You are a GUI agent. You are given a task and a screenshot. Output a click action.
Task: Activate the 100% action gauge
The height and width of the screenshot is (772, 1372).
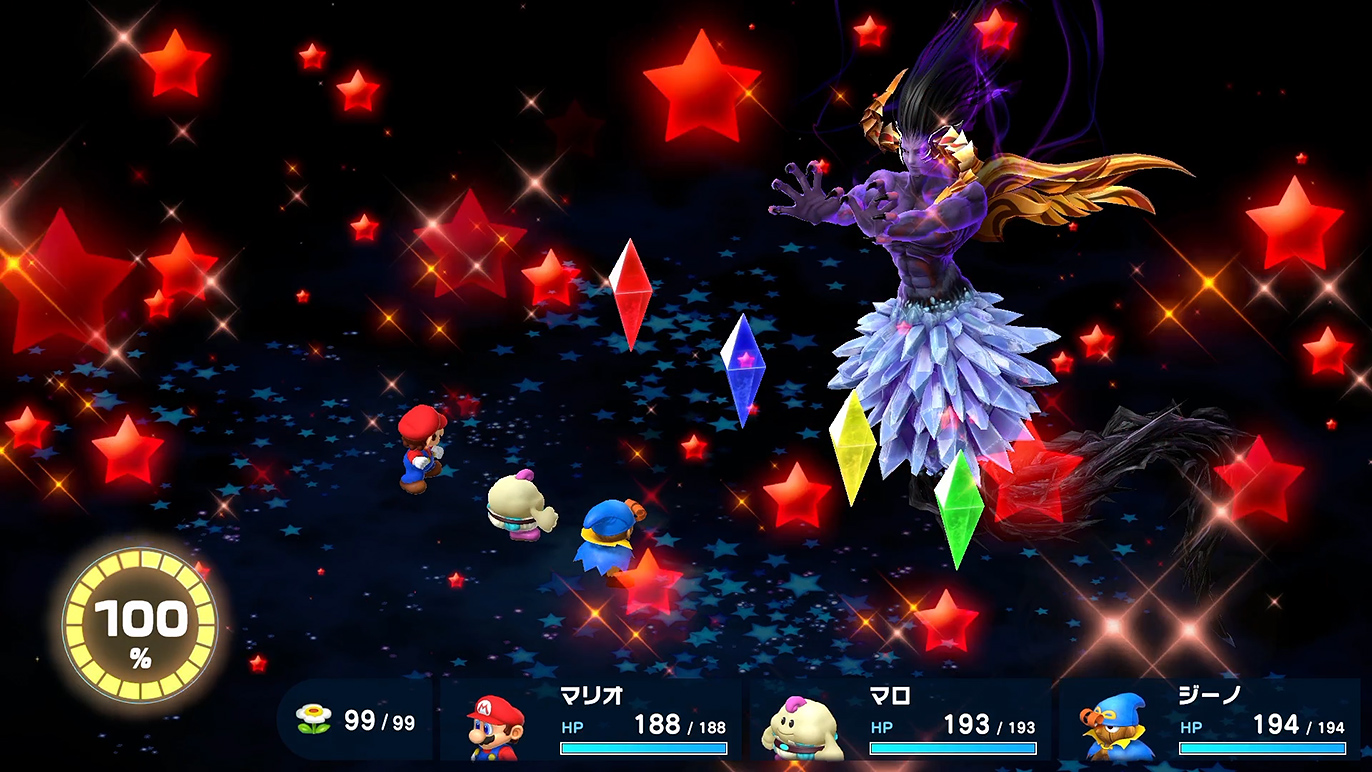pos(140,627)
